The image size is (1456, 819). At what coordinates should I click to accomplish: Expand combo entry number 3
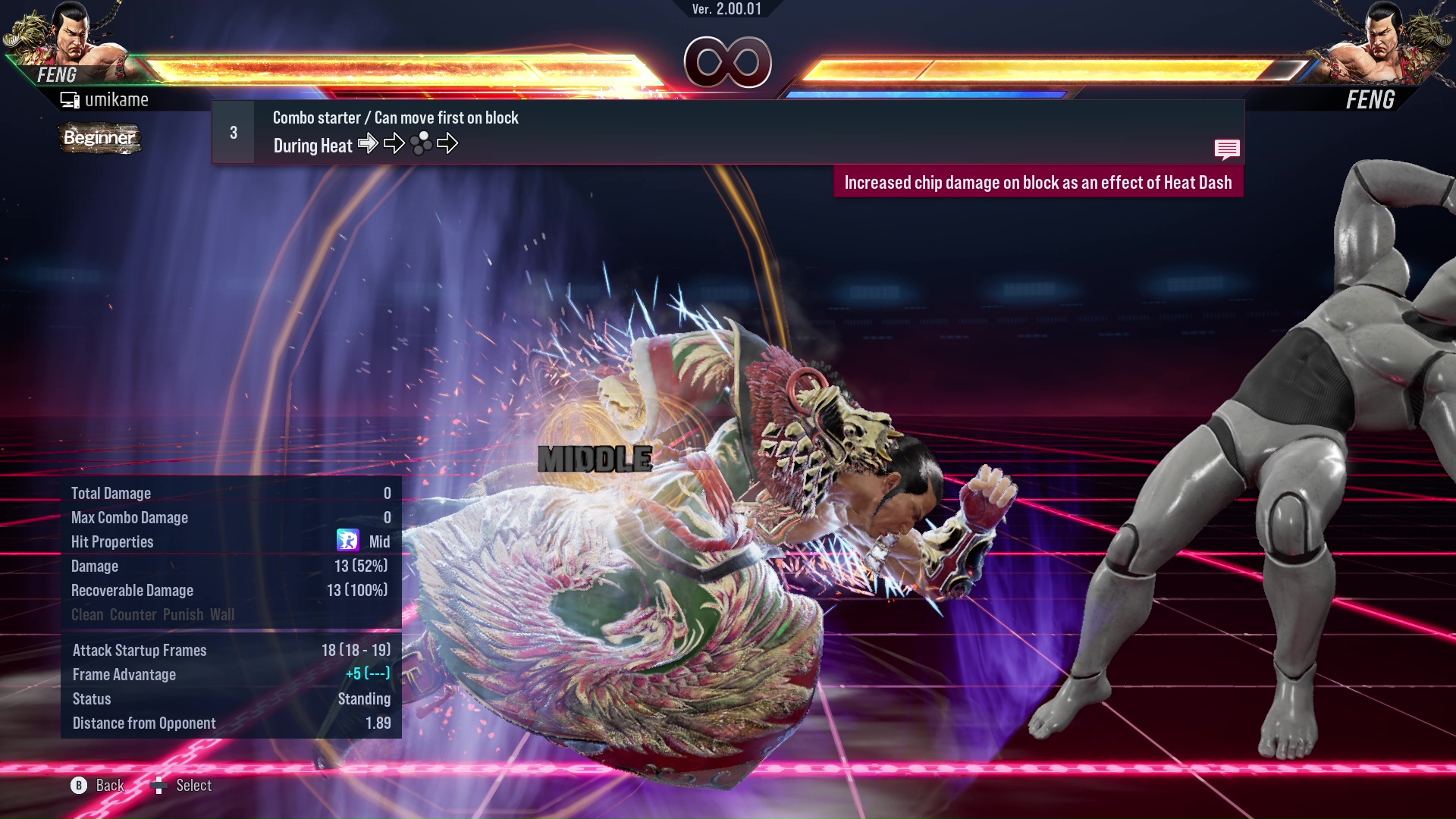(x=232, y=130)
